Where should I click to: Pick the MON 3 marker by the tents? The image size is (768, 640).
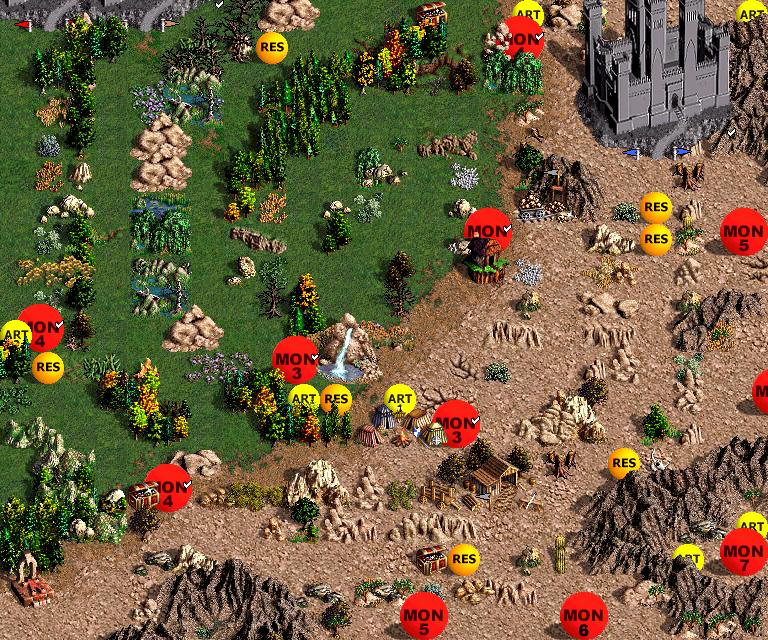(x=457, y=424)
